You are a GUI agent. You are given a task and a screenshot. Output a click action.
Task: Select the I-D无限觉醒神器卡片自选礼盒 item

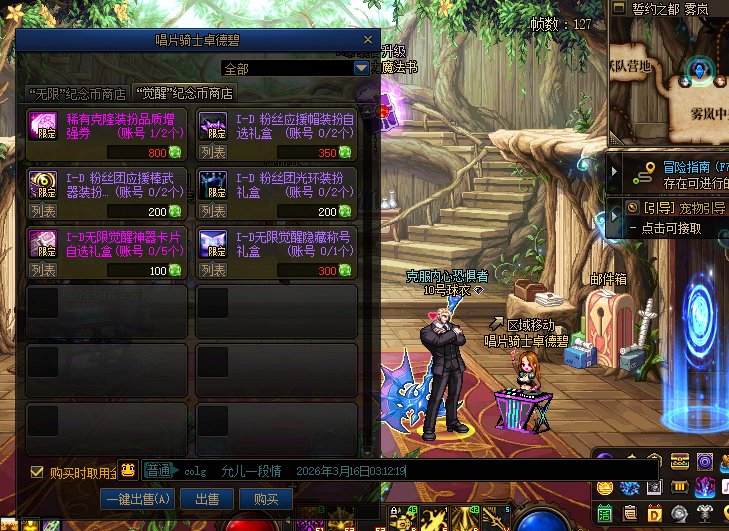tap(107, 243)
